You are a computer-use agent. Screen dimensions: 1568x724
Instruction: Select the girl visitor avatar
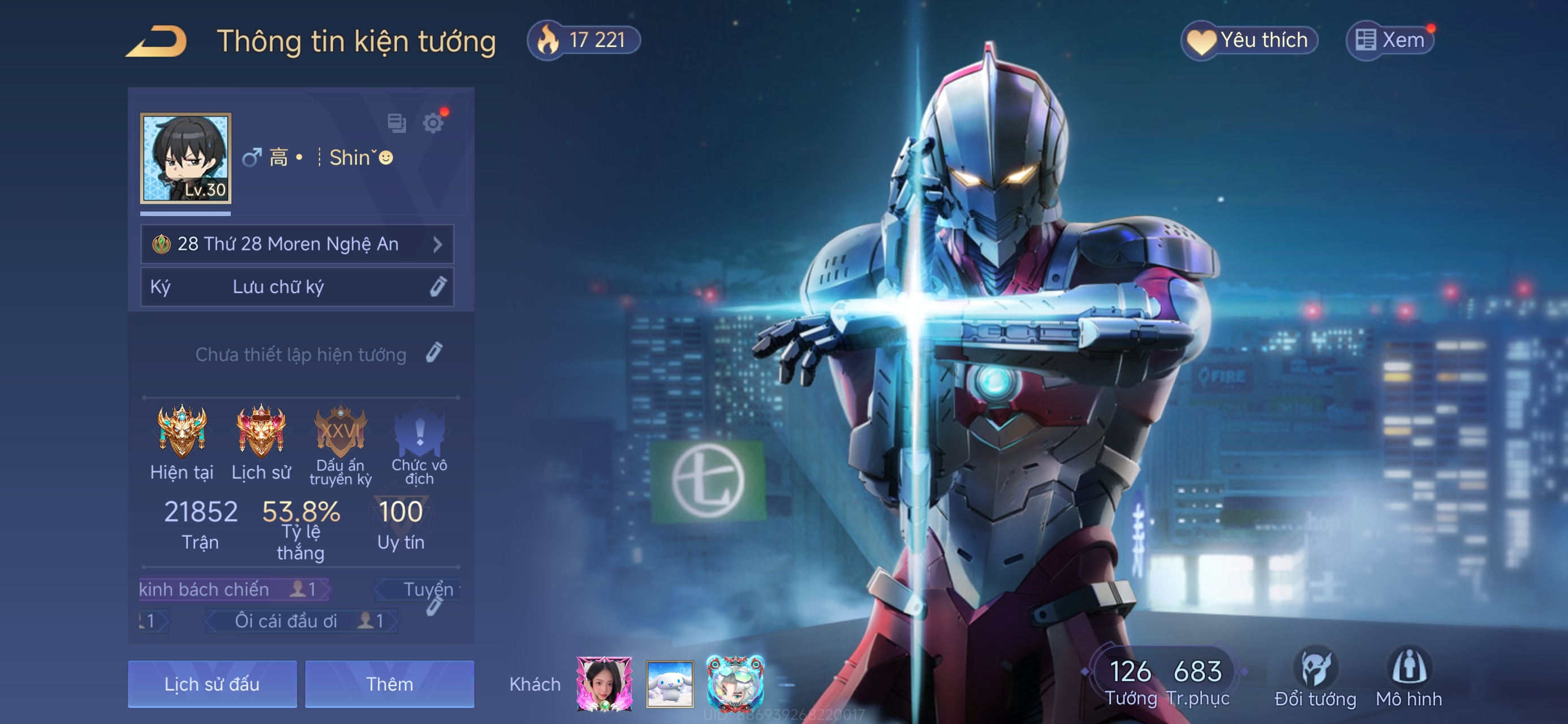pos(604,684)
